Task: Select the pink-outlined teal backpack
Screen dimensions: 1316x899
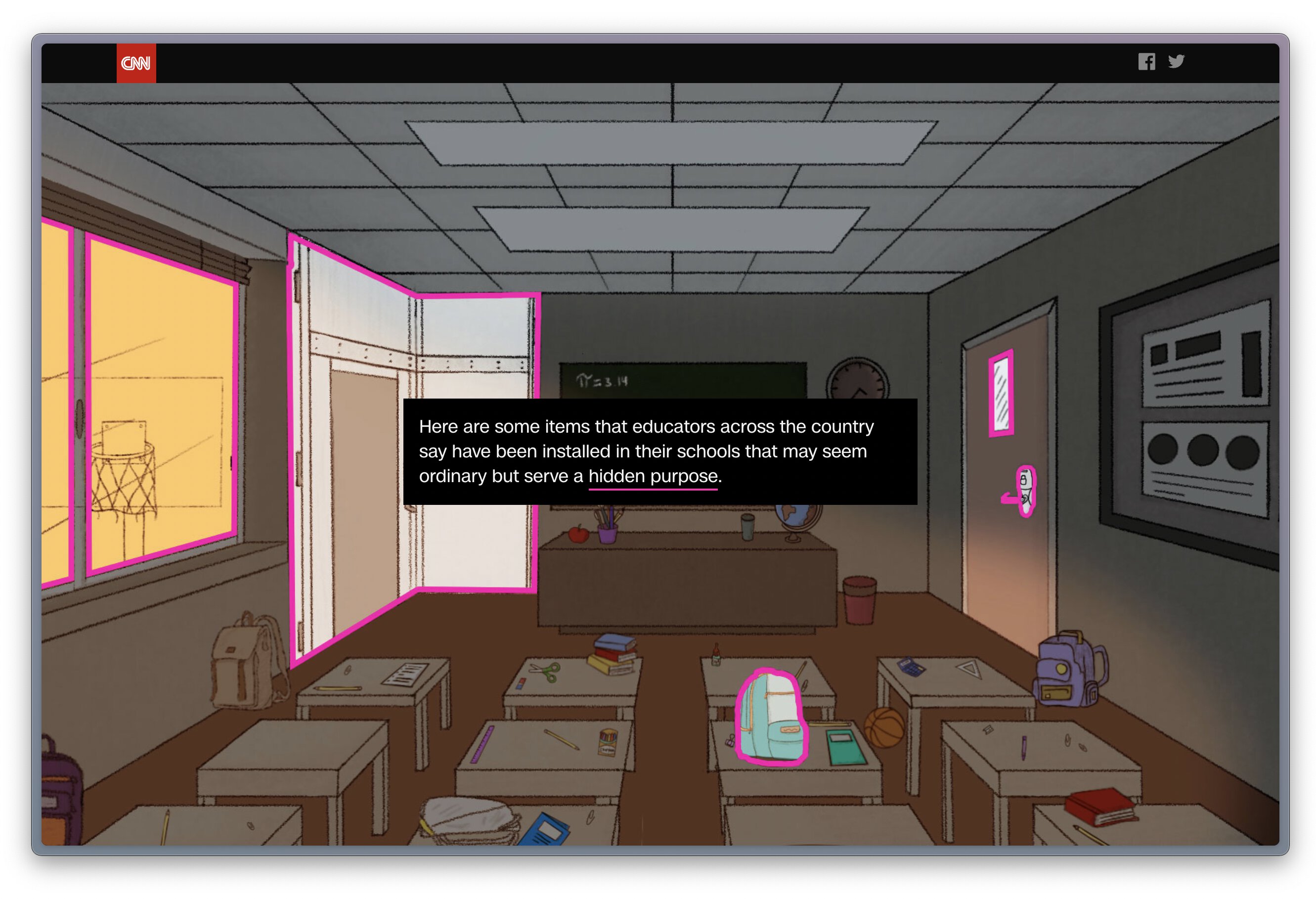Action: click(771, 717)
